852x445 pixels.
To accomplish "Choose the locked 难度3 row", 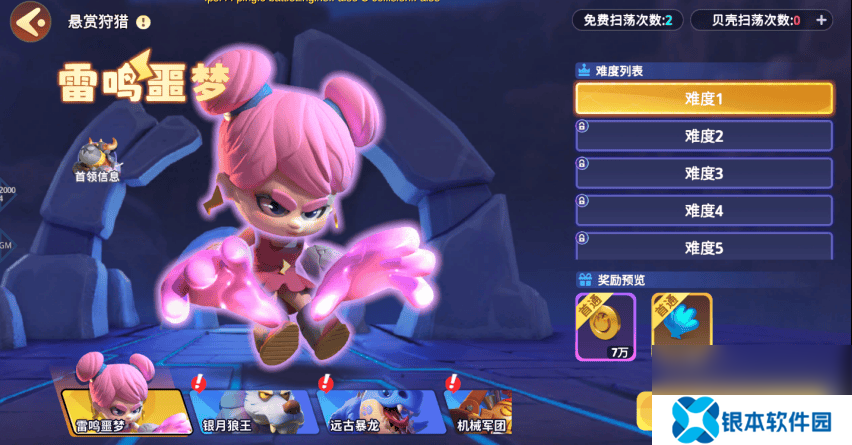I will pyautogui.click(x=704, y=173).
